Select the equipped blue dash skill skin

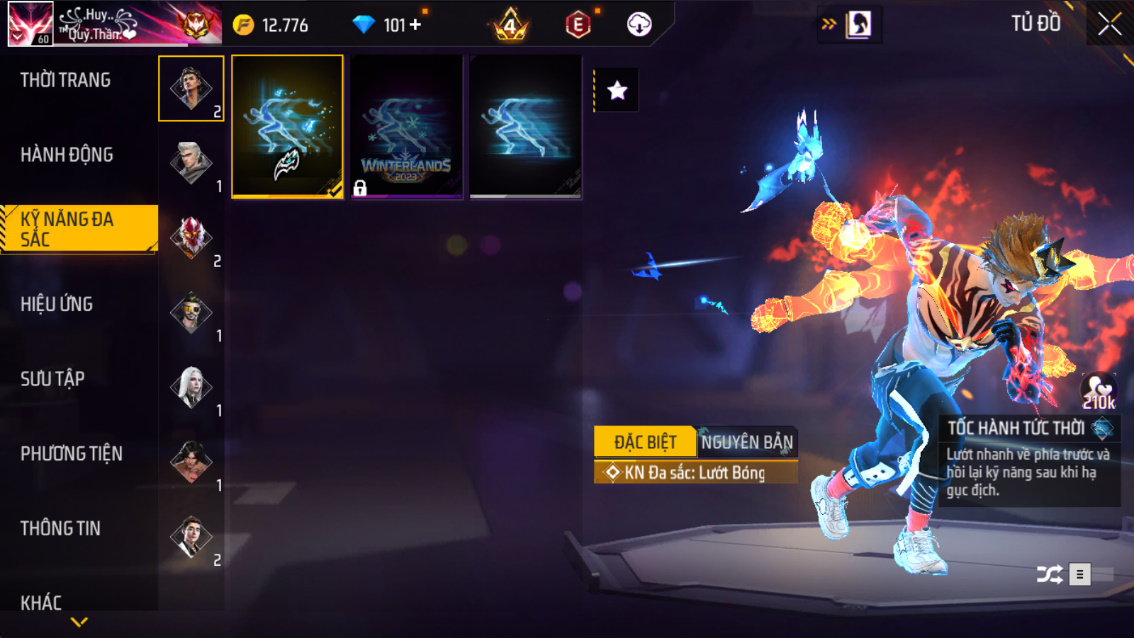pyautogui.click(x=288, y=127)
